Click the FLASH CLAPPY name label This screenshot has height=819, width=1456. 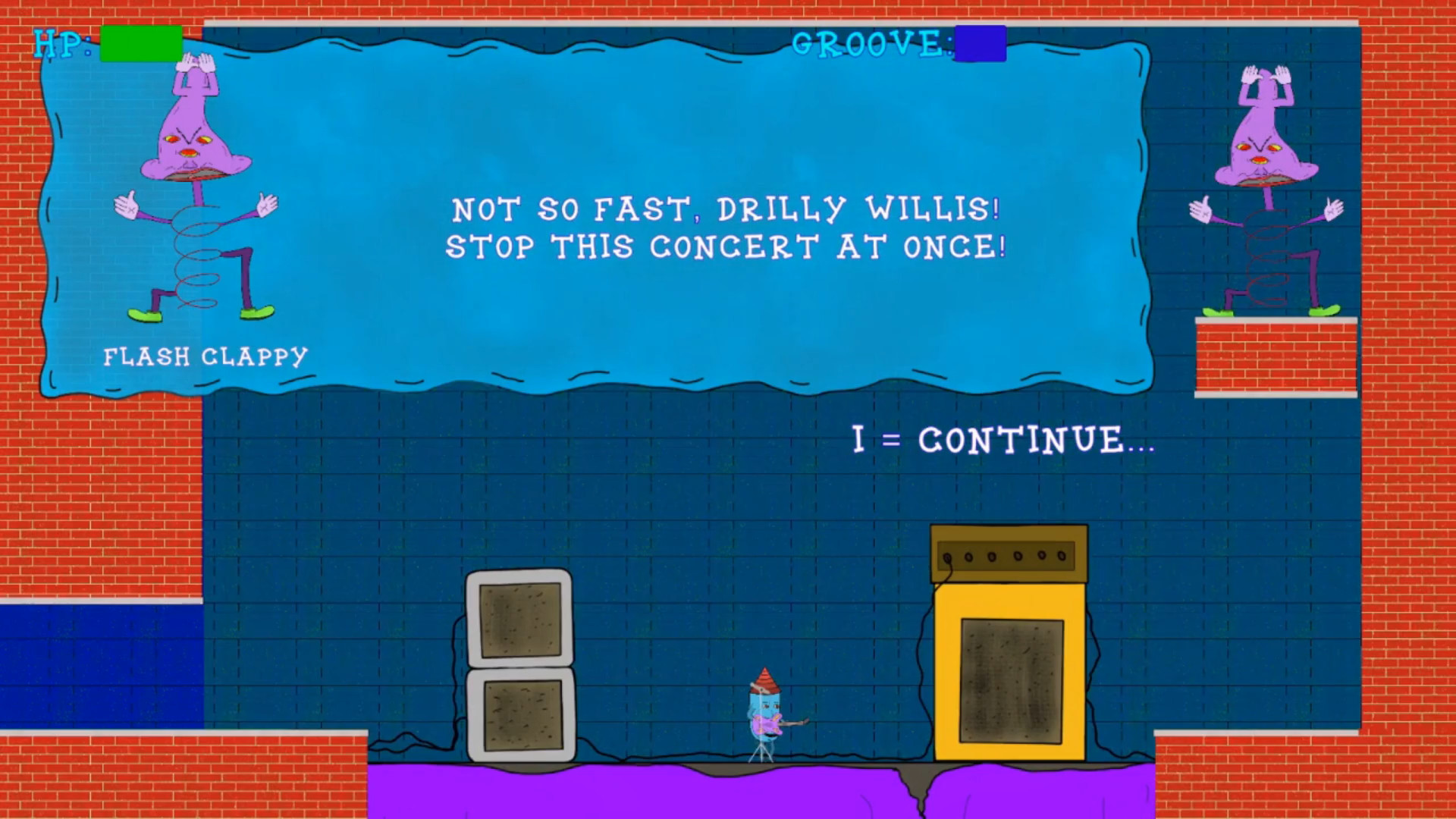pos(203,355)
